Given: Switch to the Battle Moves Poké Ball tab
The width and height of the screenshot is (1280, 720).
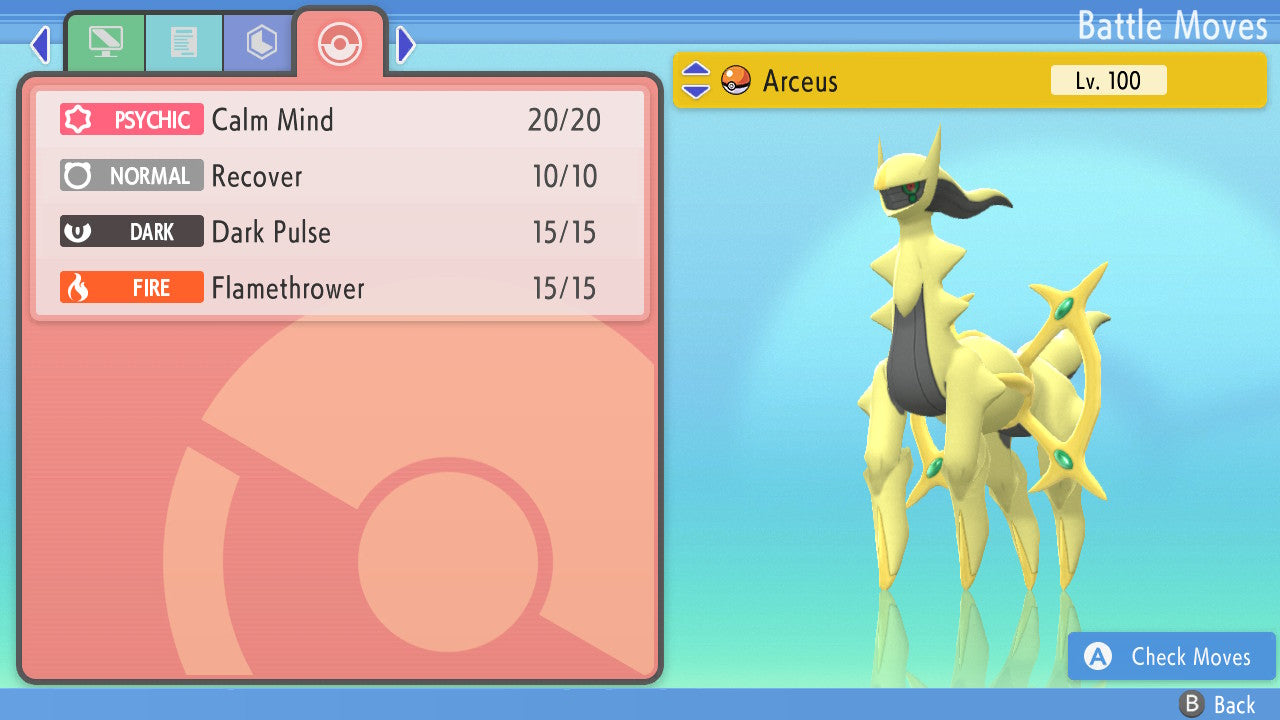Looking at the screenshot, I should tap(340, 44).
